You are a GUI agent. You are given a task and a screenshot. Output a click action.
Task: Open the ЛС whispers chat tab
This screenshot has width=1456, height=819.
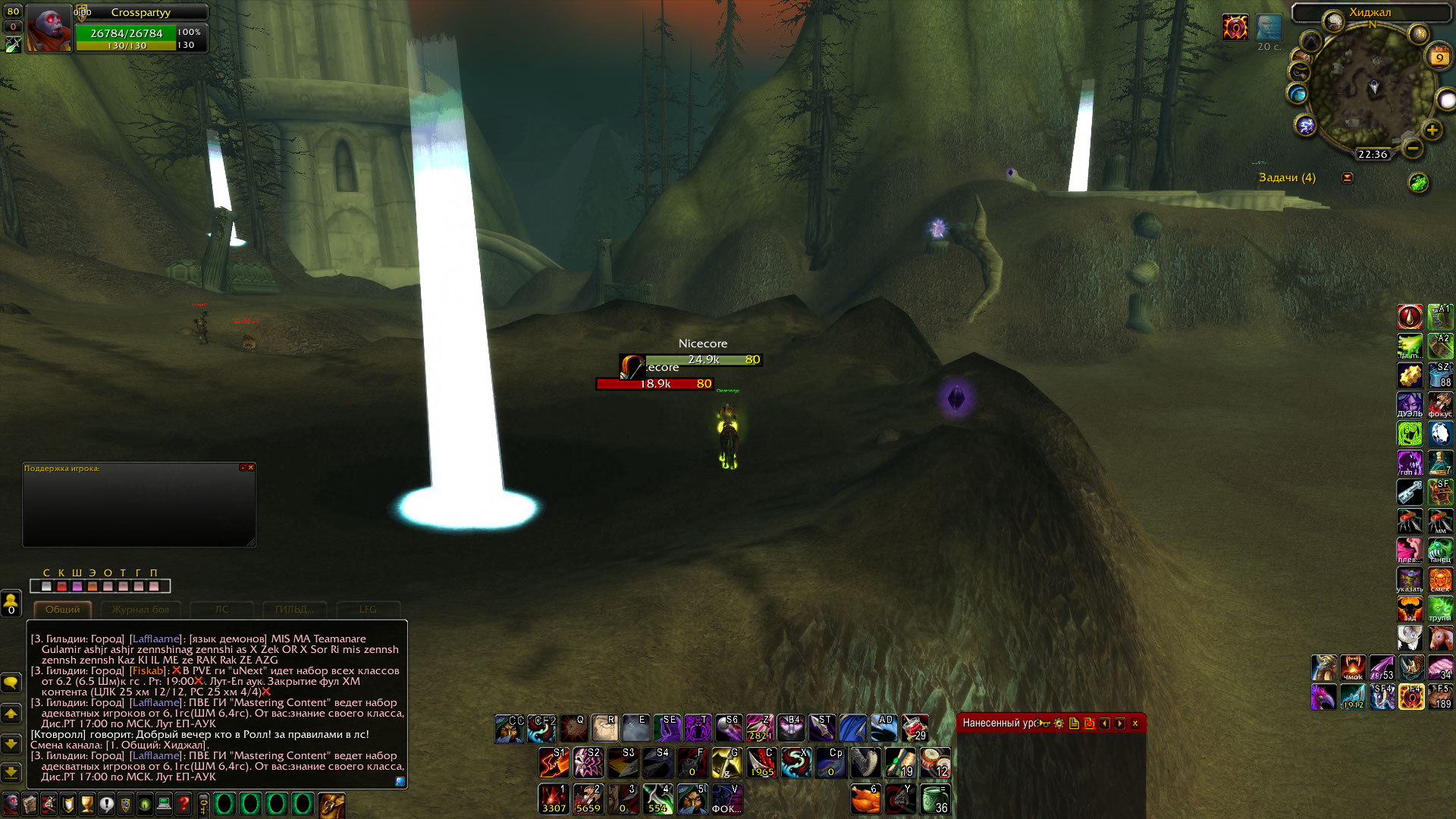coord(221,609)
